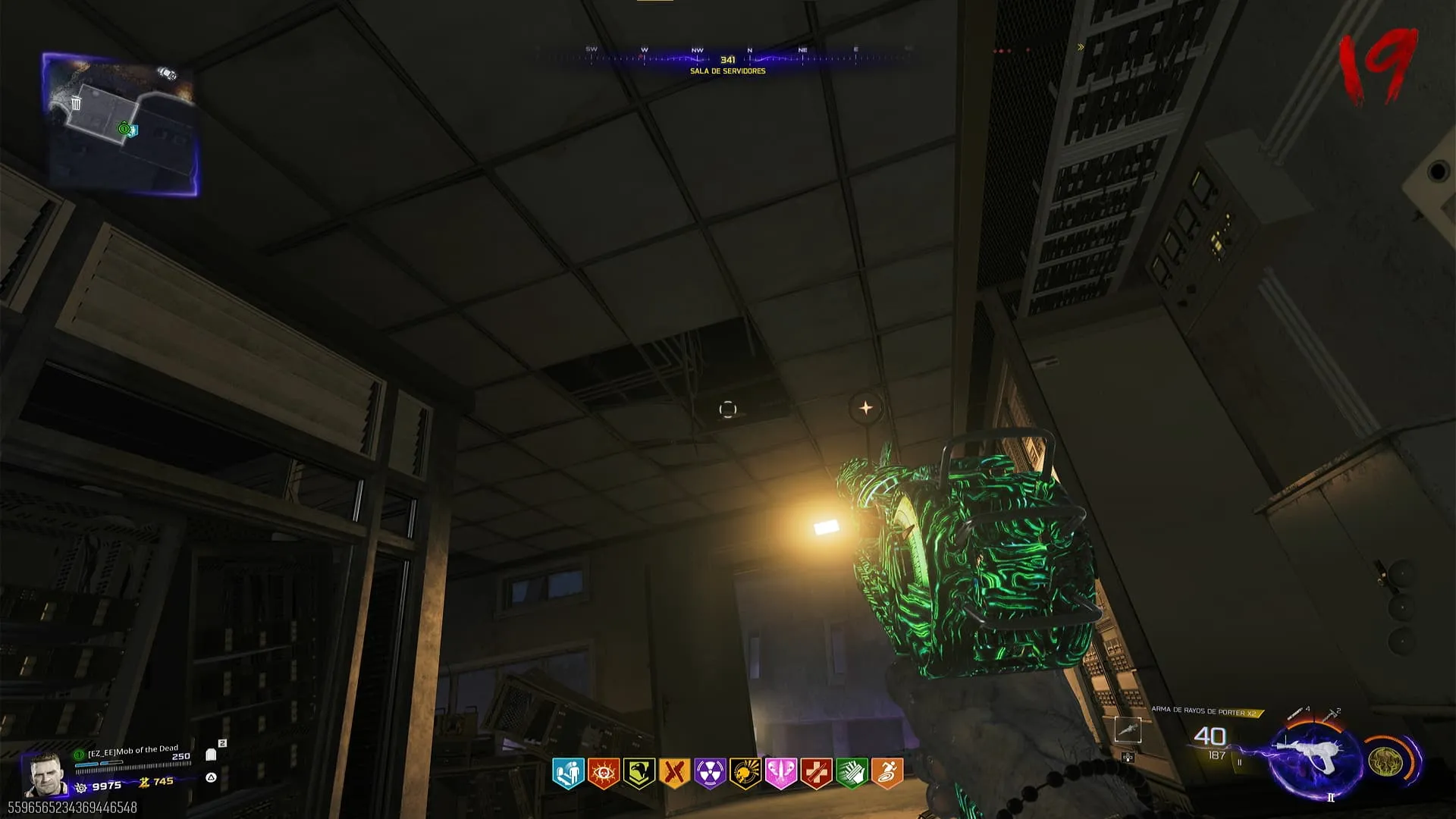Select the lethal equipment icon with count 2

pos(1331,714)
